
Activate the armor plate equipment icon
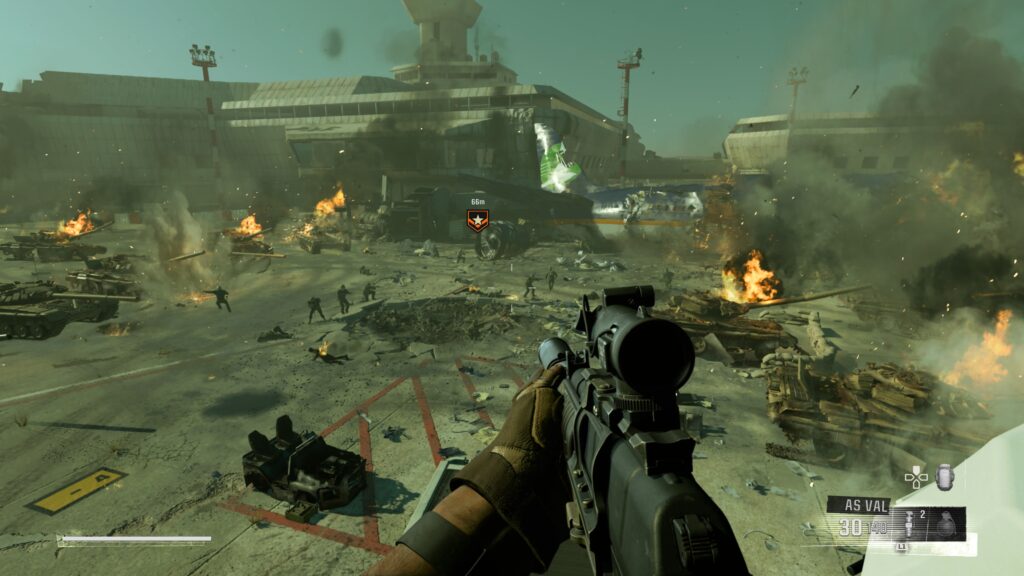pyautogui.click(x=944, y=476)
